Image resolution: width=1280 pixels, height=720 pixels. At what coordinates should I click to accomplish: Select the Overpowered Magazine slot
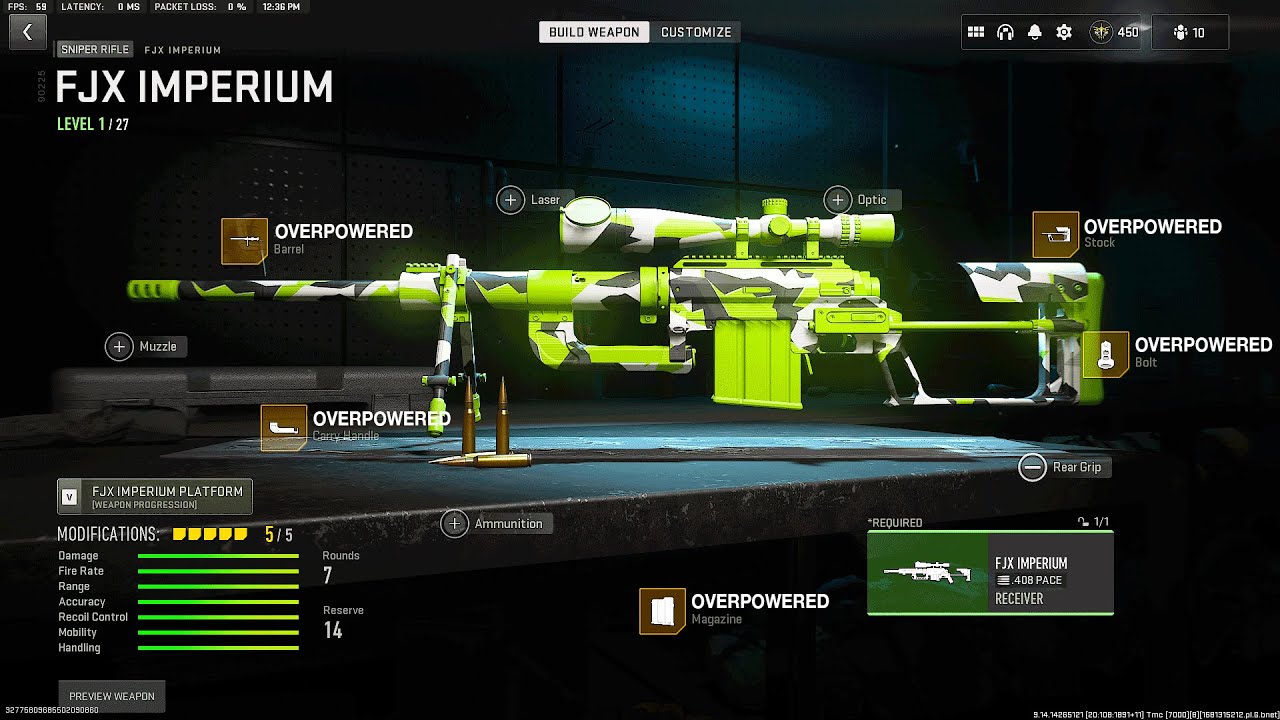pyautogui.click(x=662, y=610)
